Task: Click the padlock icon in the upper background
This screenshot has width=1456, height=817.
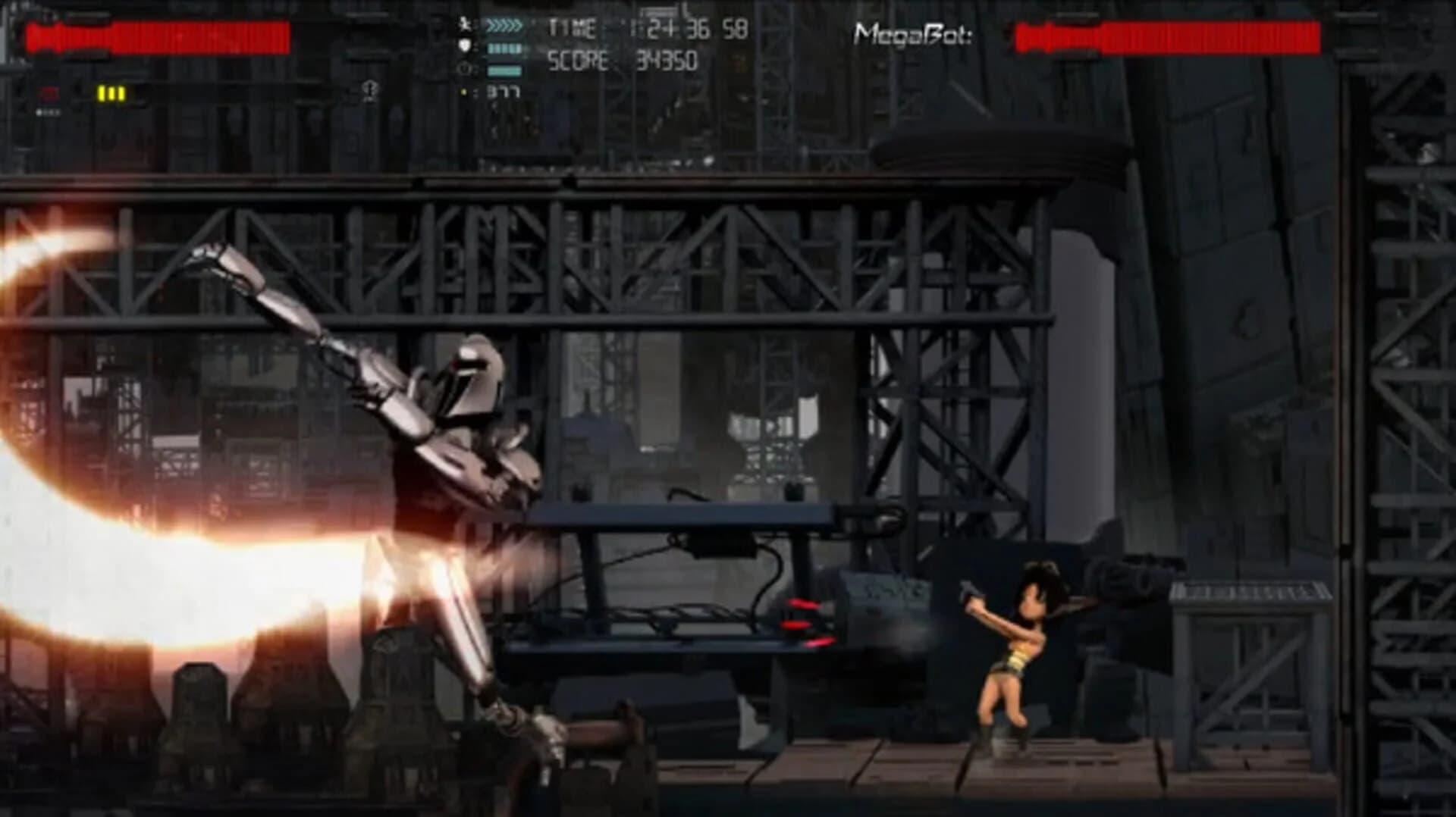Action: pyautogui.click(x=369, y=92)
